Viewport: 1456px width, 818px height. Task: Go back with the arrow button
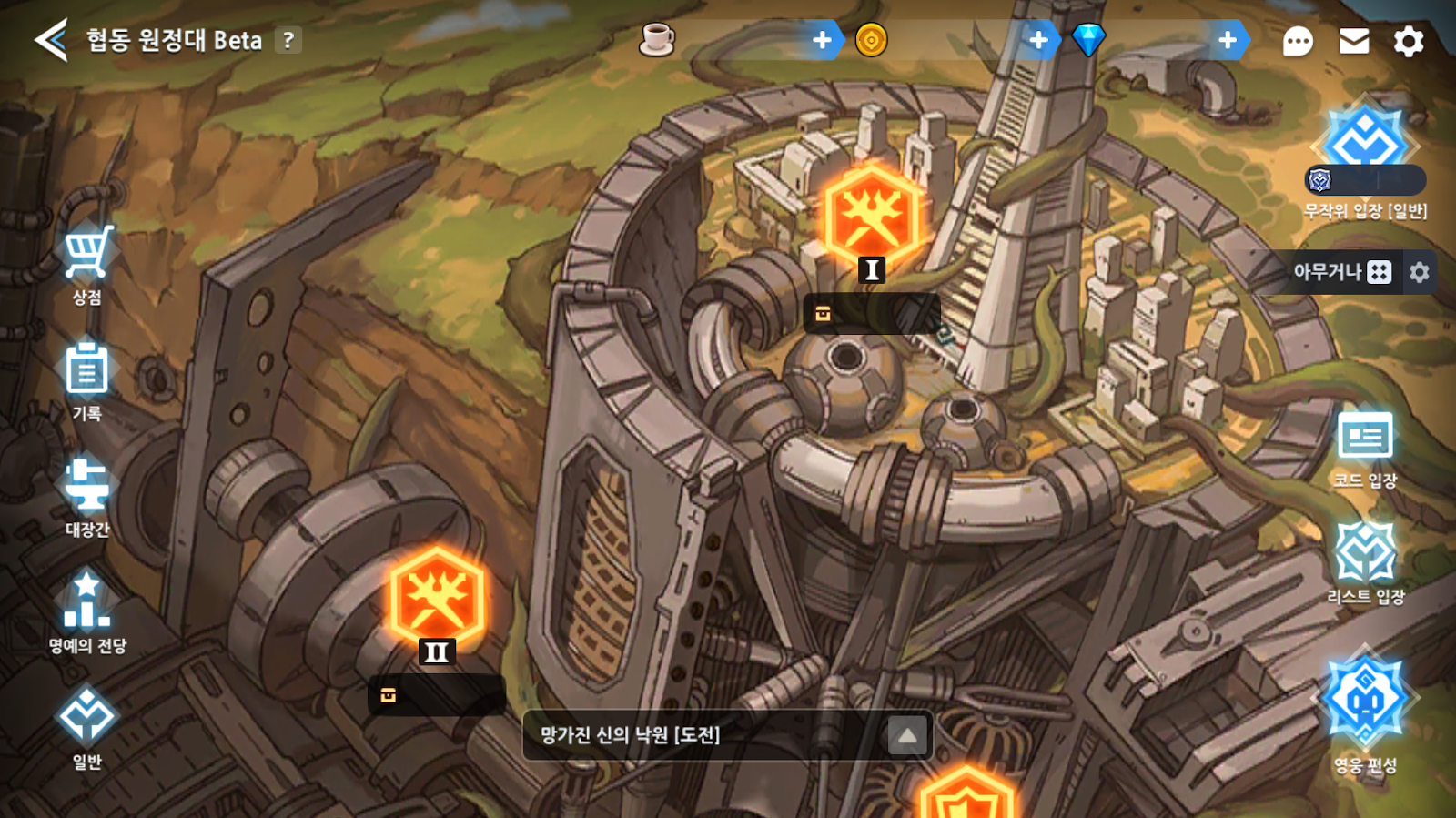[51, 41]
